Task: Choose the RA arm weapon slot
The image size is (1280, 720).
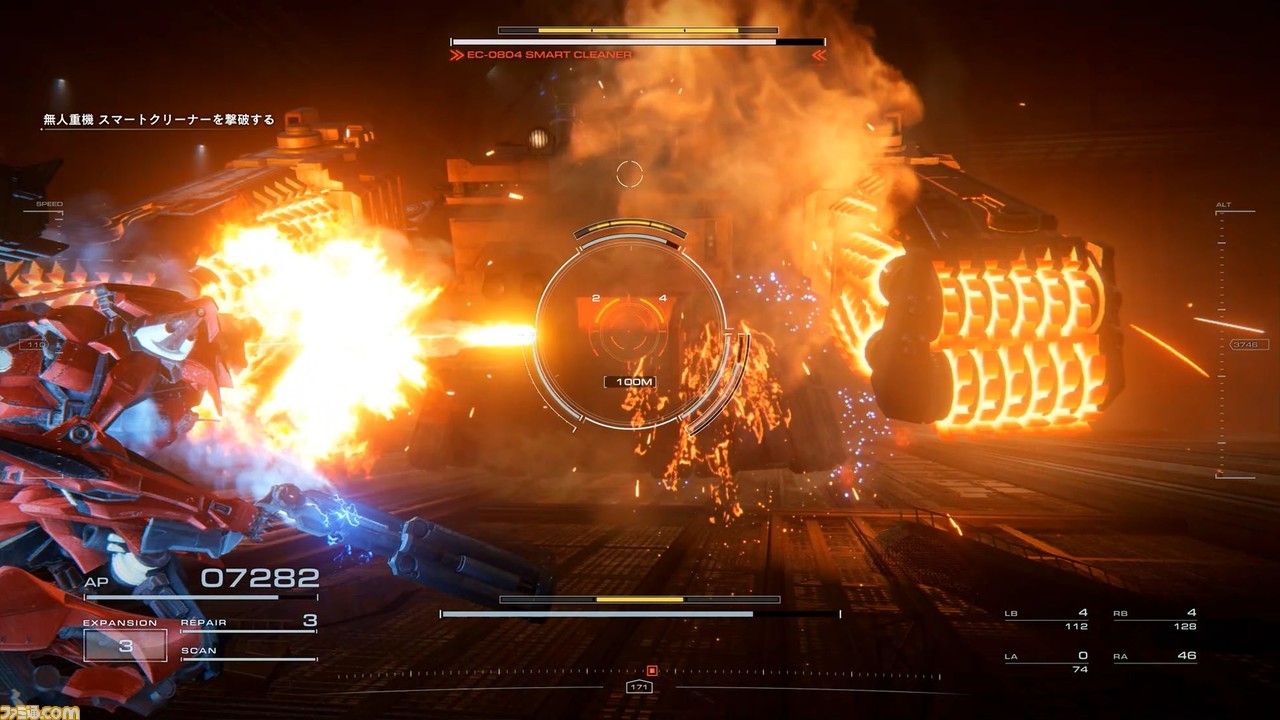Action: pos(1155,662)
